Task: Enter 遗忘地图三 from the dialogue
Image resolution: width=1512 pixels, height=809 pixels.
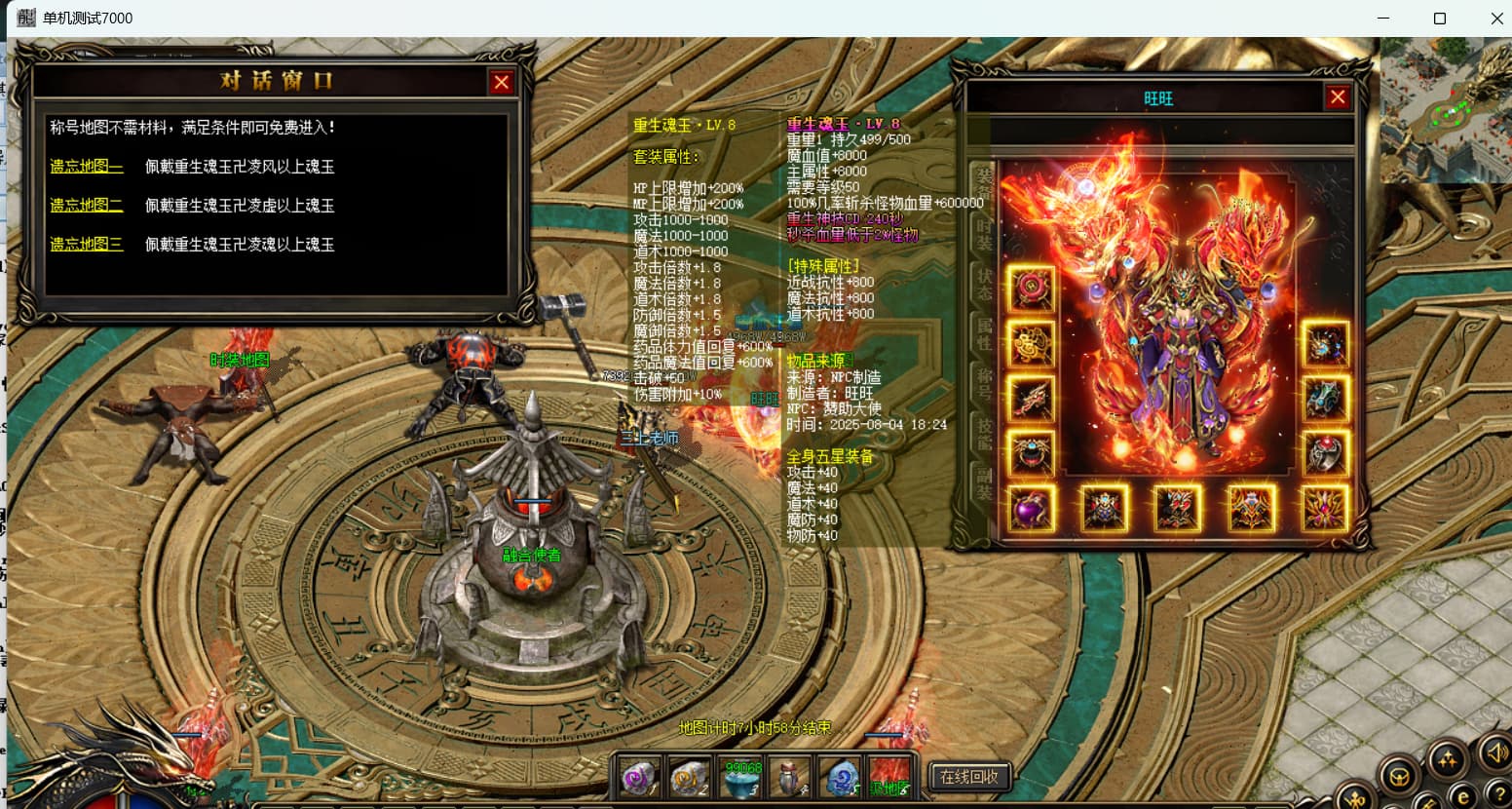Action: click(x=87, y=245)
